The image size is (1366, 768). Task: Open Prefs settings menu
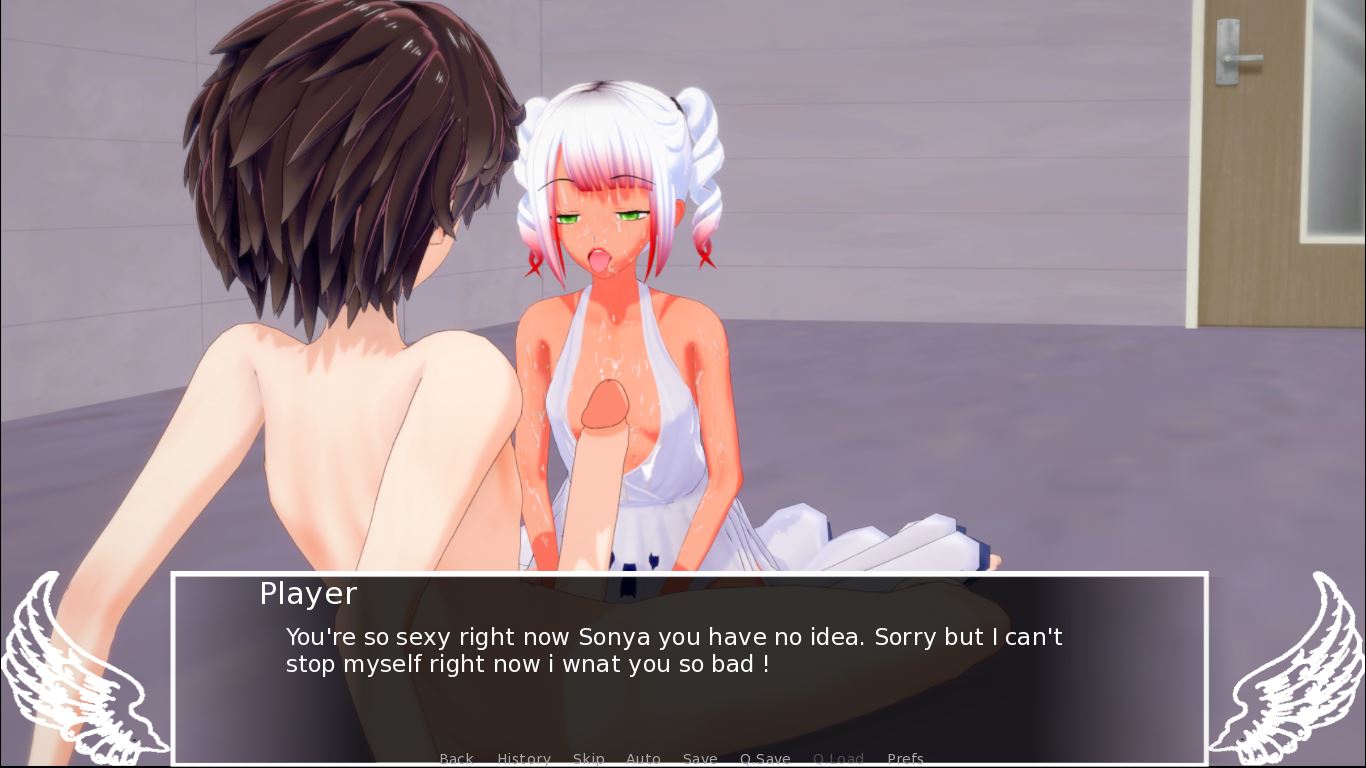[905, 759]
